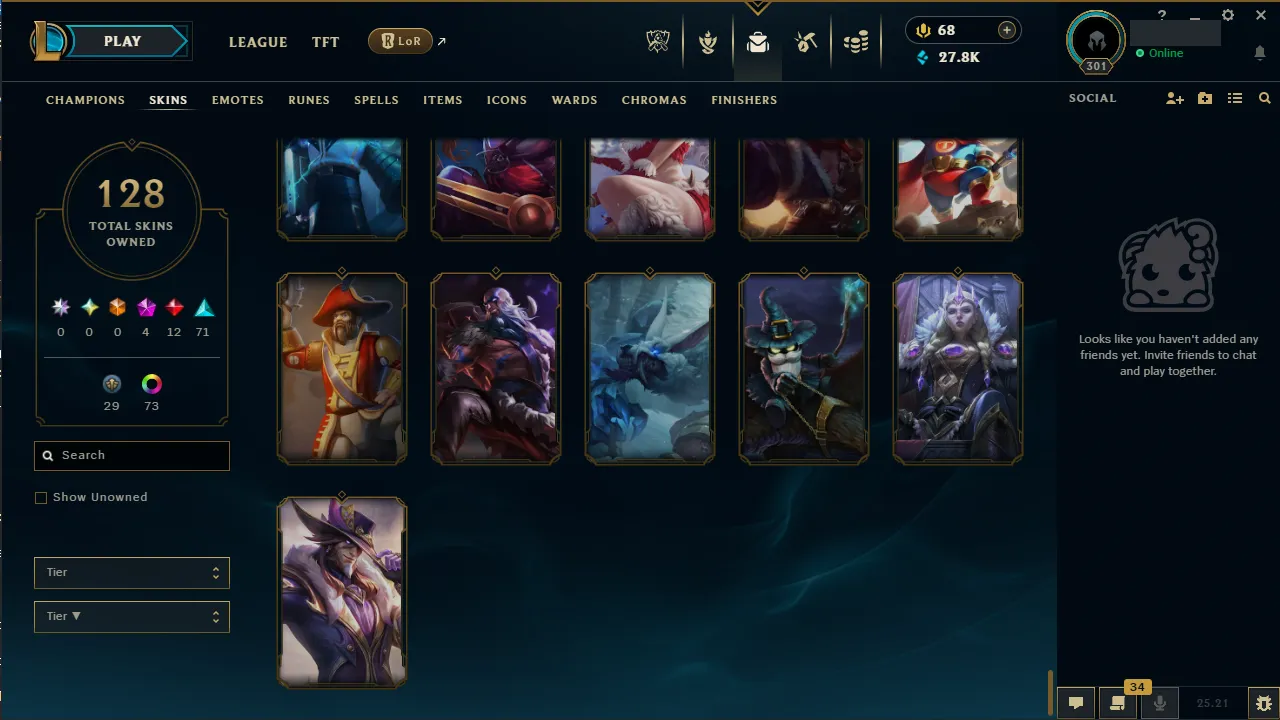Toggle the Show Unowned checkbox

coord(41,497)
